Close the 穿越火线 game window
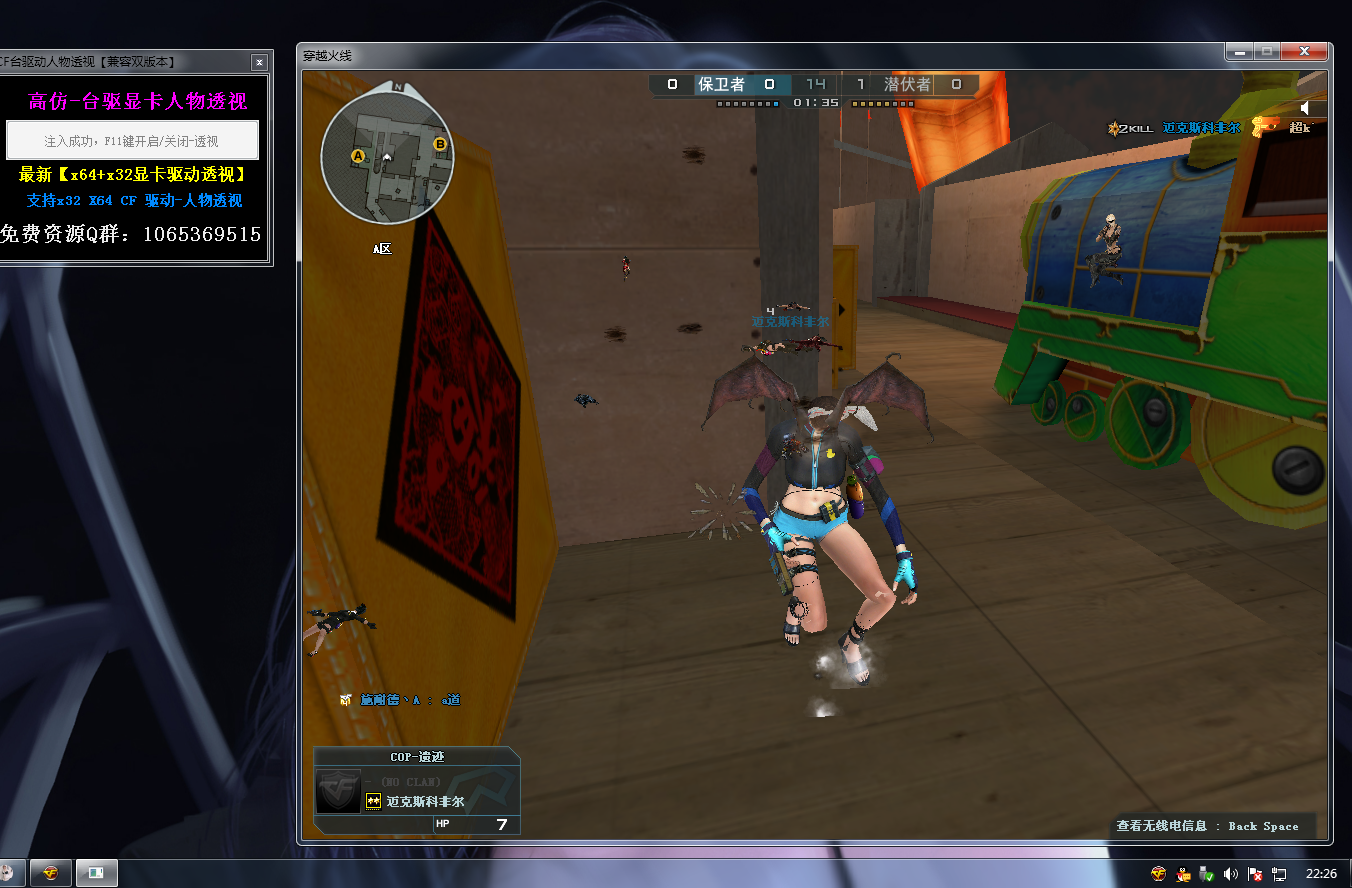1352x888 pixels. point(1305,52)
